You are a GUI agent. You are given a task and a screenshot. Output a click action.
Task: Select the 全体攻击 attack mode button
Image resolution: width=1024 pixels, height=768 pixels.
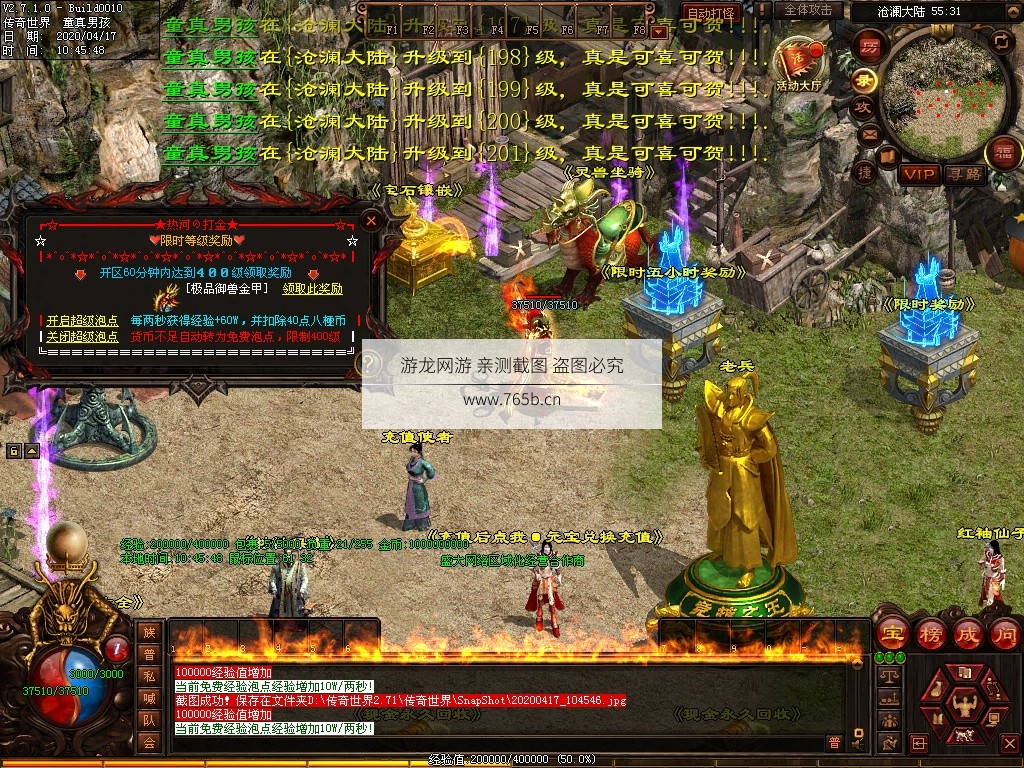(809, 10)
